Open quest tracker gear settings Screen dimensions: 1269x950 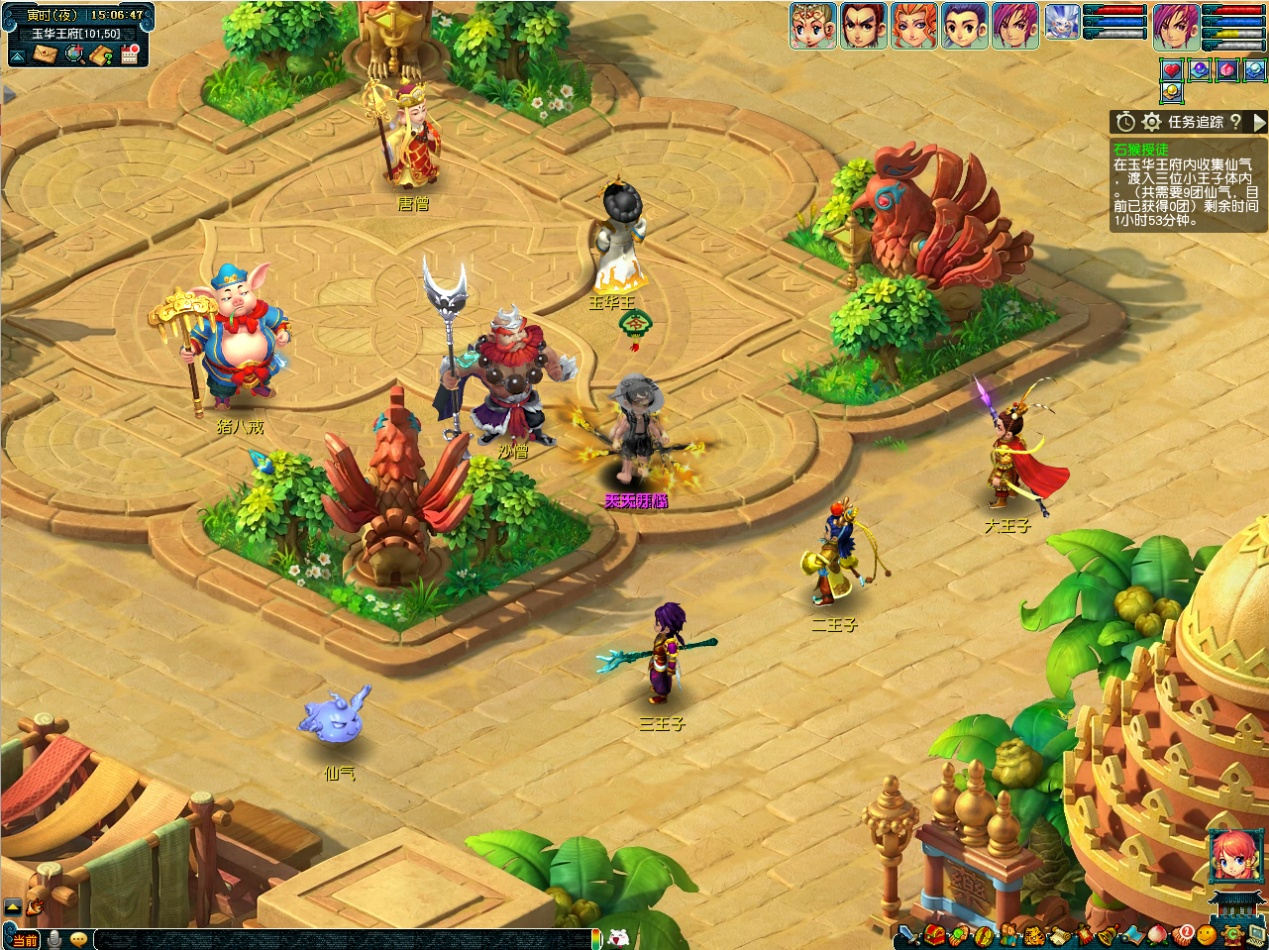(1152, 122)
